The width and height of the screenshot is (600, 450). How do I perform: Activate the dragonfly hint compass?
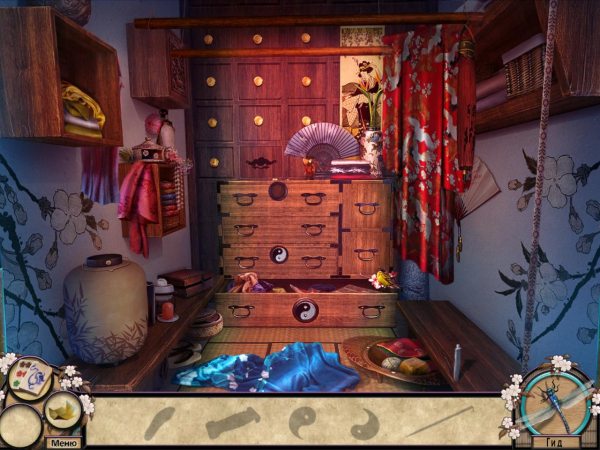[554, 402]
